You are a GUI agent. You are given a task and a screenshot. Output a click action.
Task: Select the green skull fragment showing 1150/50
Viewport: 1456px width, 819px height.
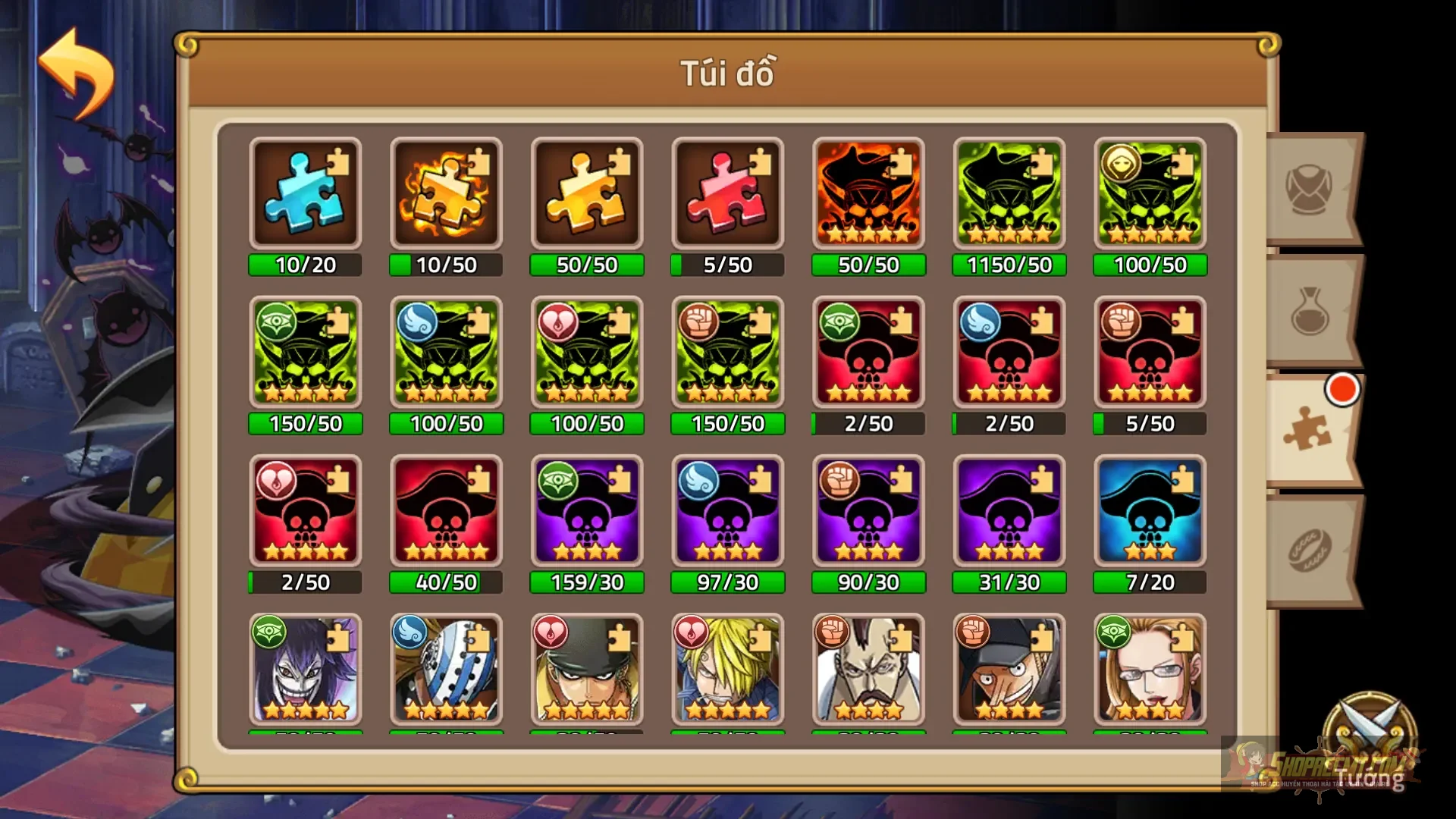tap(1009, 193)
